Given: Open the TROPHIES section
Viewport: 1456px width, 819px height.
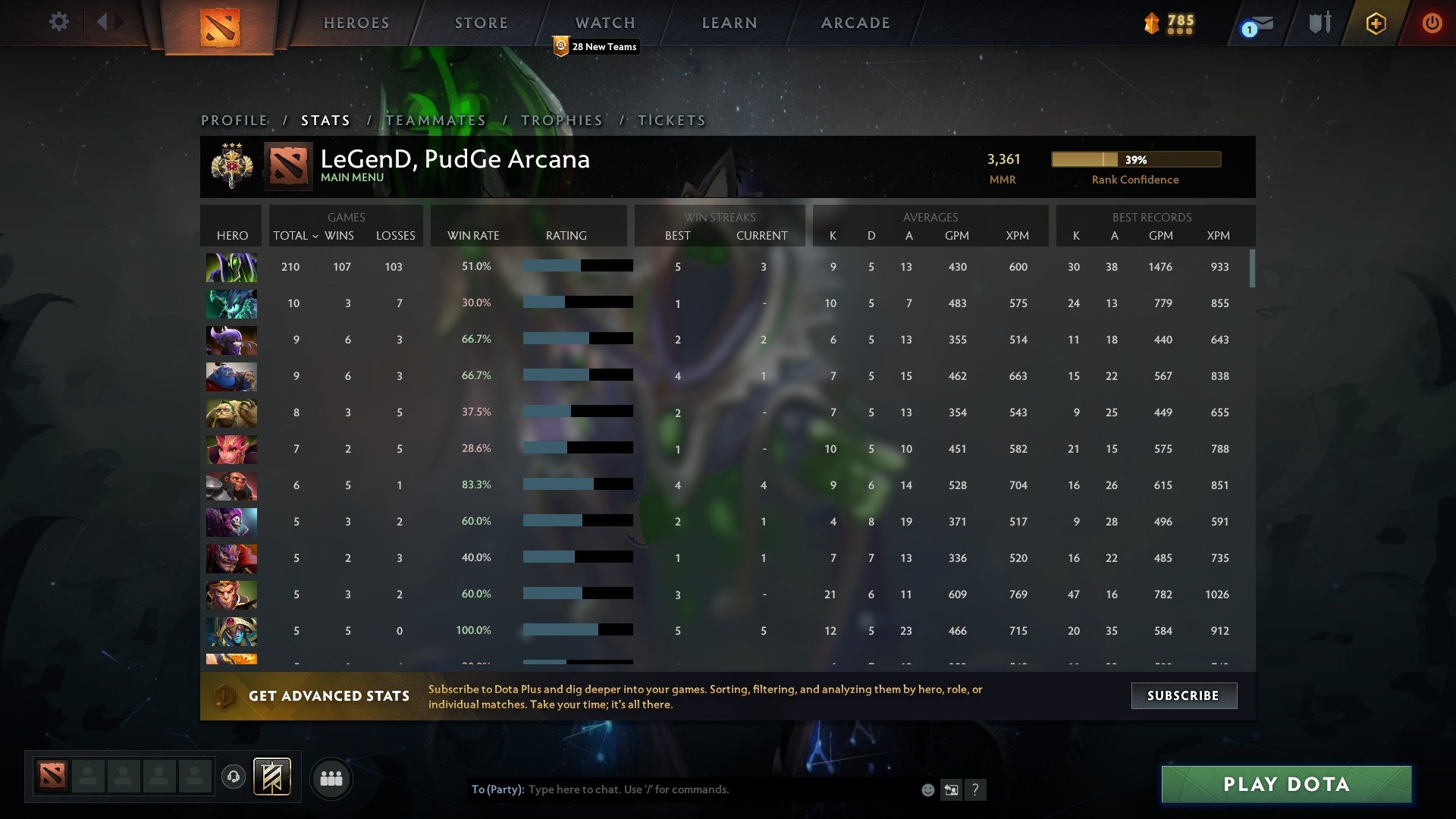Looking at the screenshot, I should click(561, 120).
